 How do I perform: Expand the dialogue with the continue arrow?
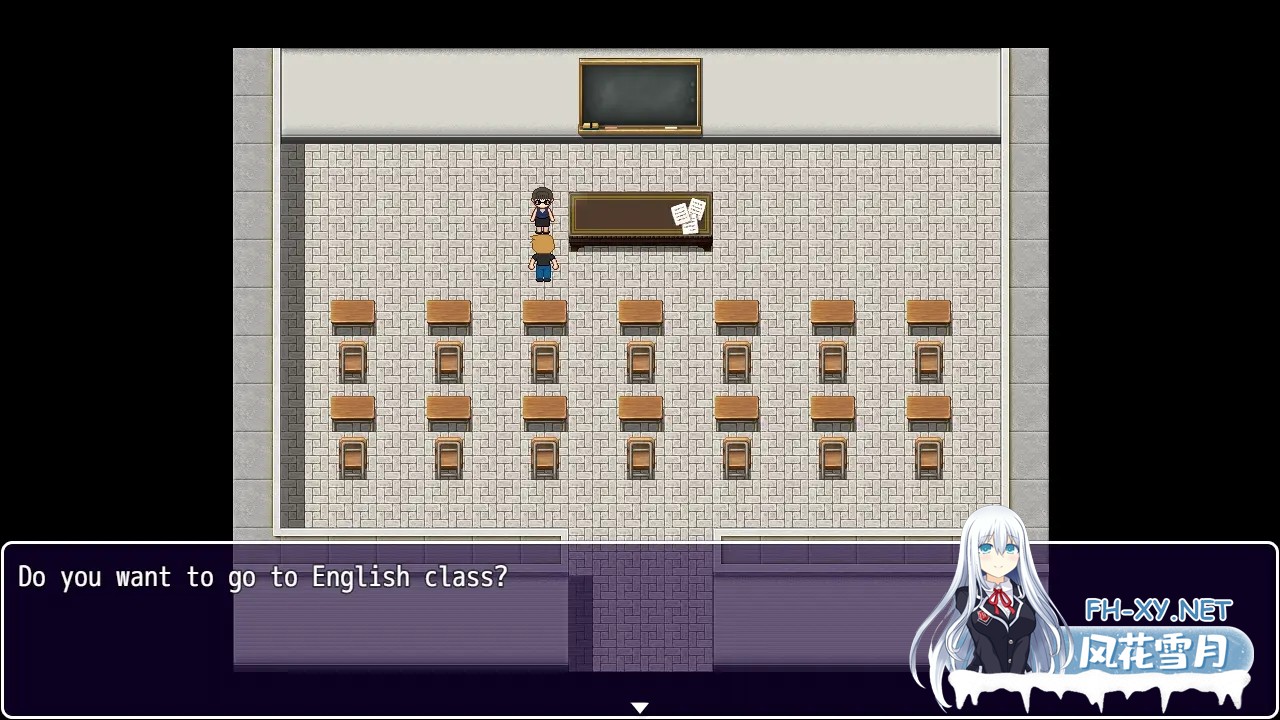[640, 706]
